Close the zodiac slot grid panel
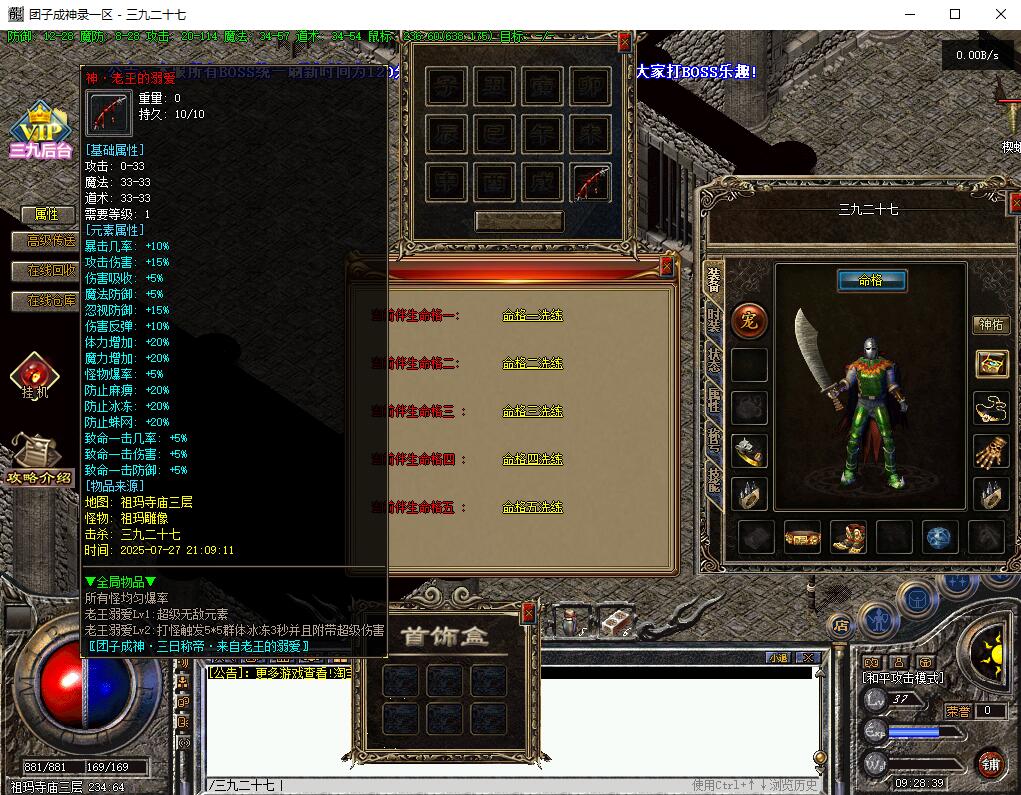 625,42
